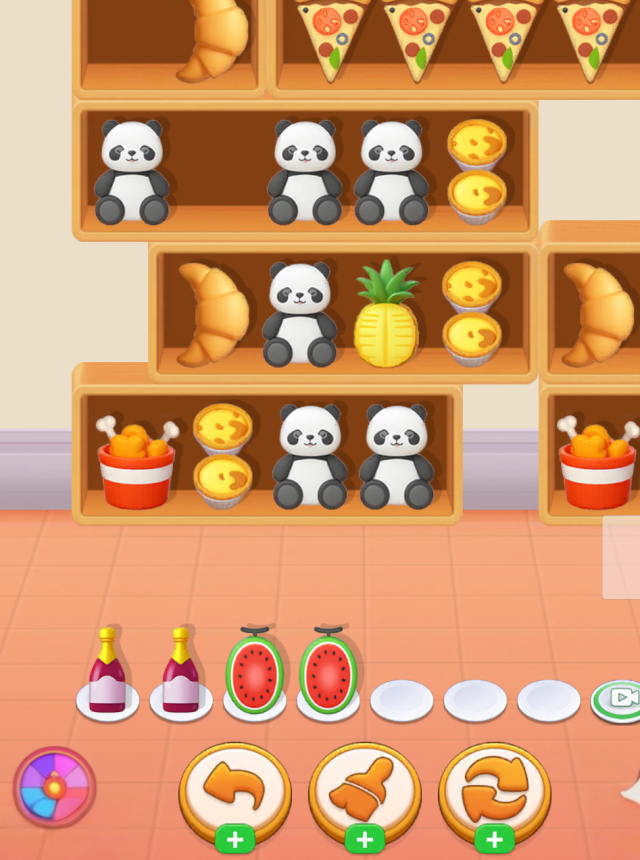Choose the croissant on the pineapple shelf
Viewport: 640px width, 860px height.
tap(212, 314)
